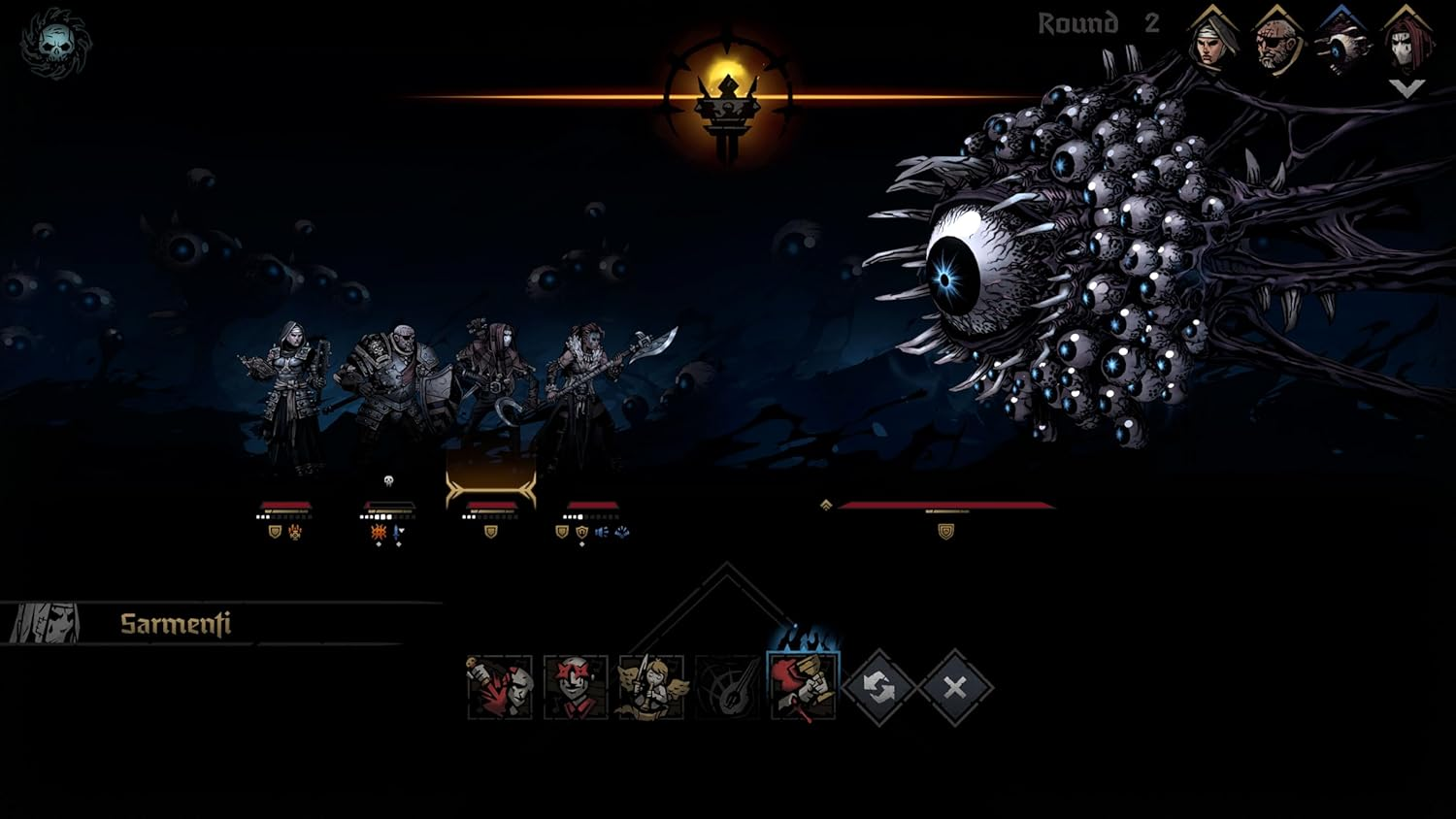Image resolution: width=1456 pixels, height=819 pixels.
Task: Click the X cancel action button
Action: click(x=954, y=689)
